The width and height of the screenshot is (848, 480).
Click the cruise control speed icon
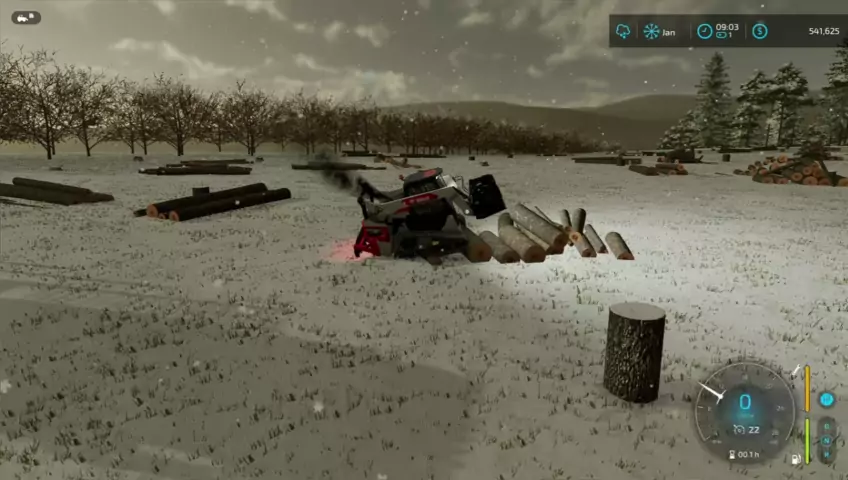click(x=739, y=430)
